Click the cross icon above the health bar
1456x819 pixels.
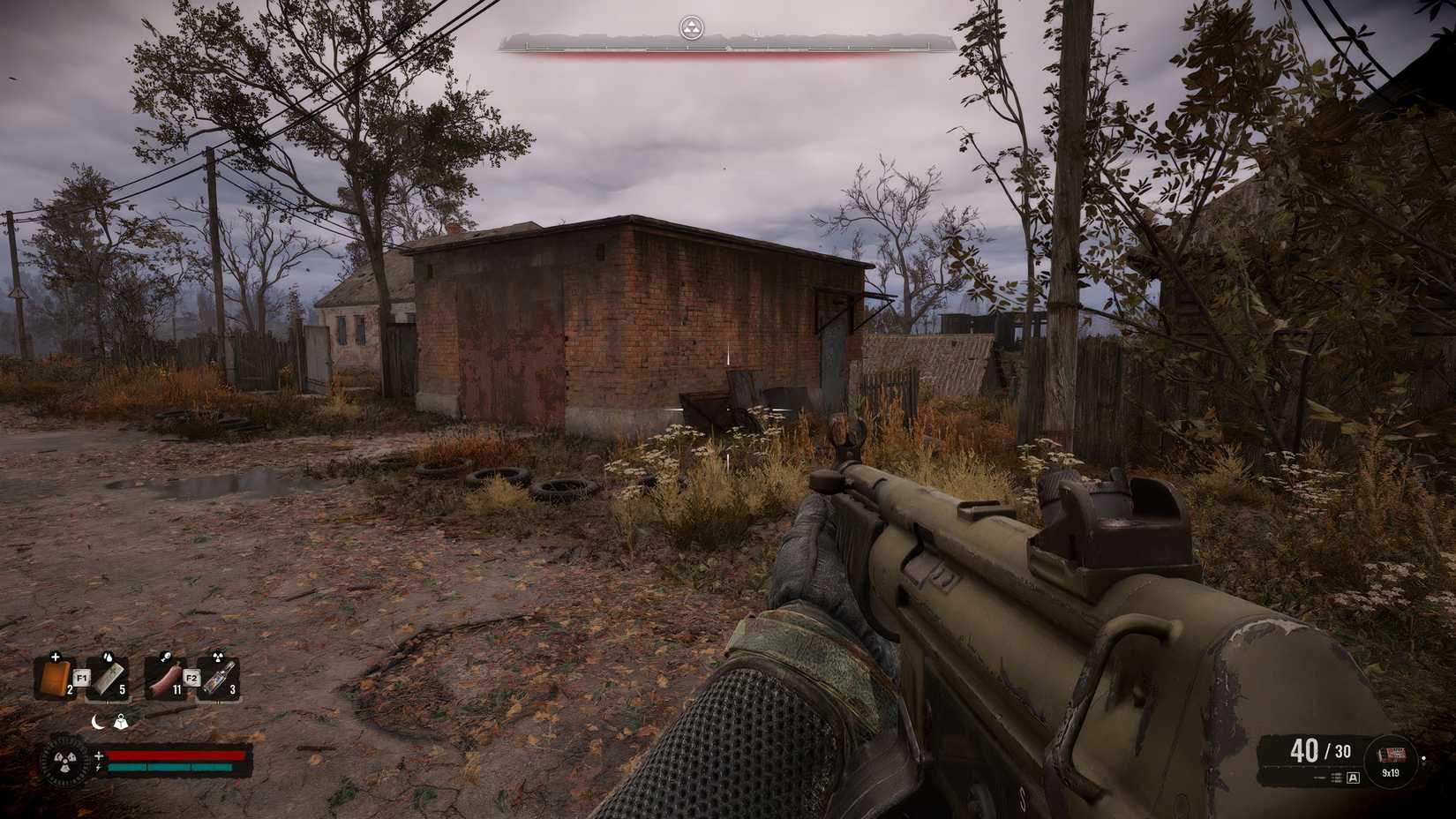click(100, 756)
